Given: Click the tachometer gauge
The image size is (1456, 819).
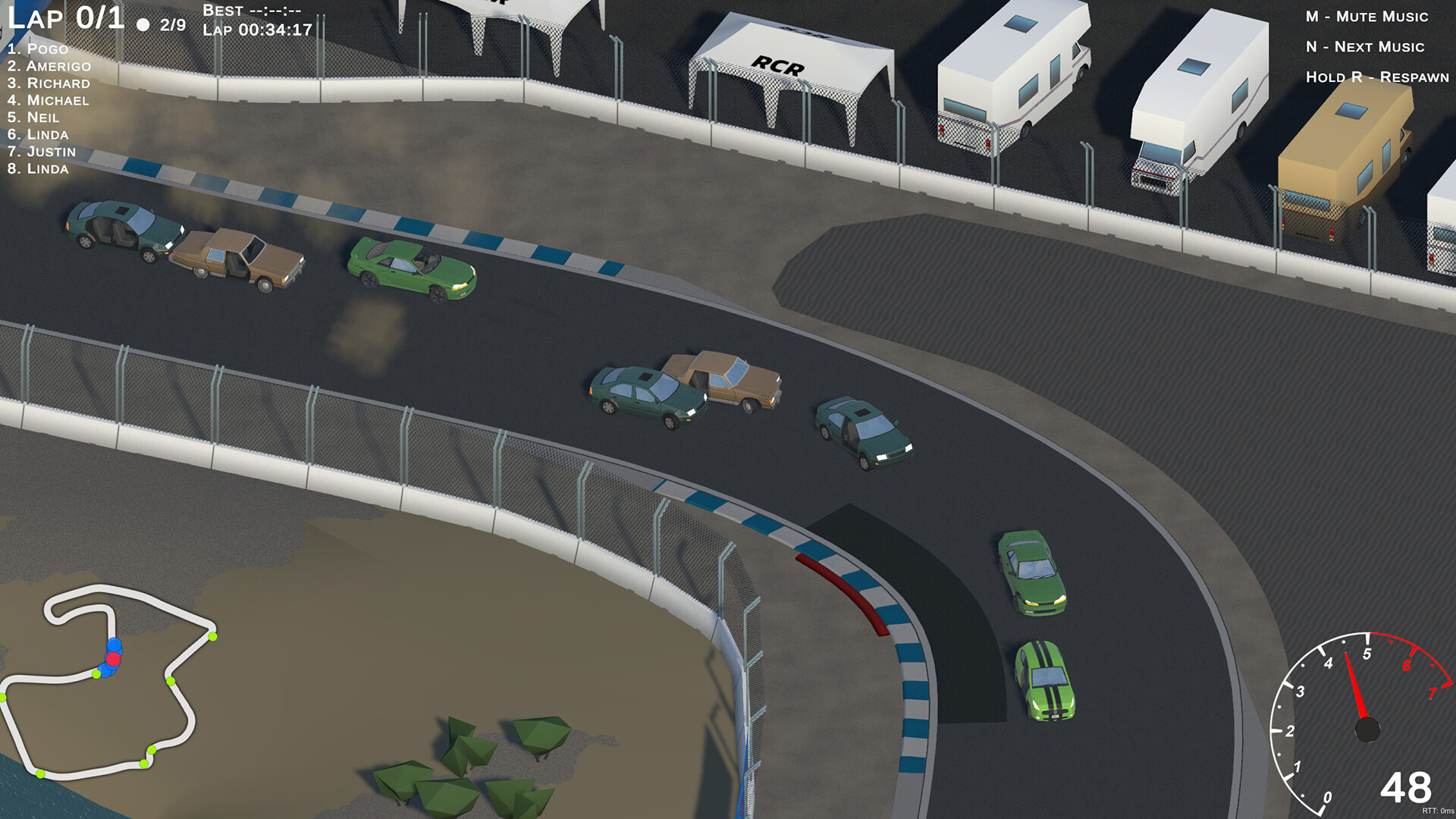Looking at the screenshot, I should pyautogui.click(x=1367, y=728).
